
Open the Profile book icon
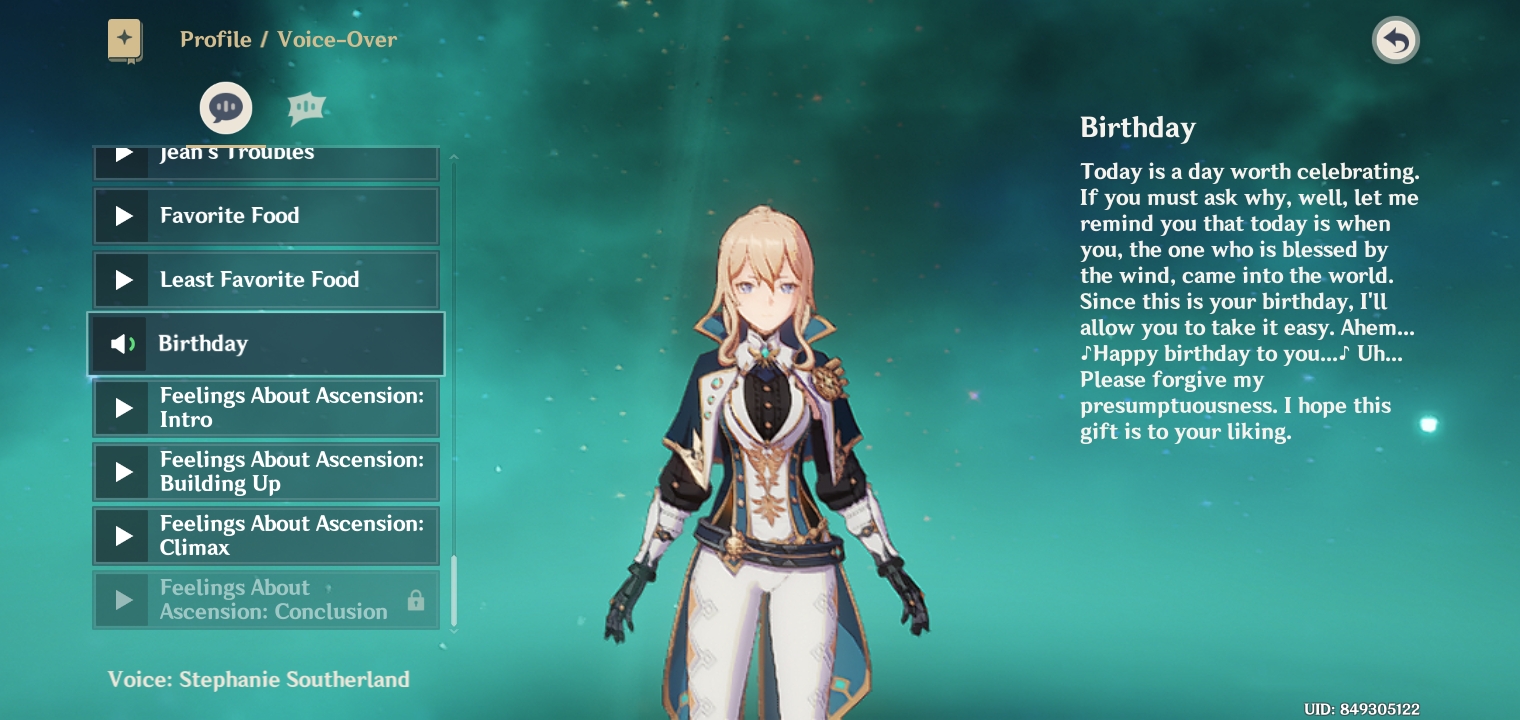(125, 40)
